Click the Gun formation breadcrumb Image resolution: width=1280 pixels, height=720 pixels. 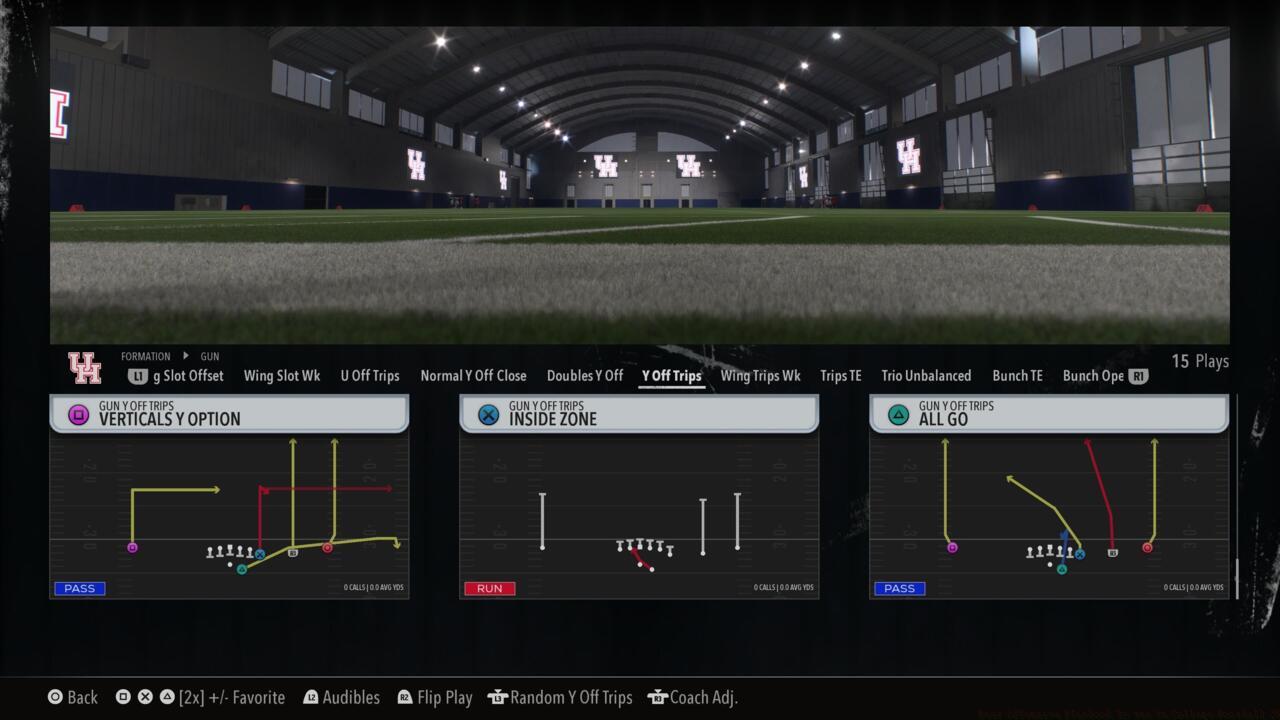point(209,356)
